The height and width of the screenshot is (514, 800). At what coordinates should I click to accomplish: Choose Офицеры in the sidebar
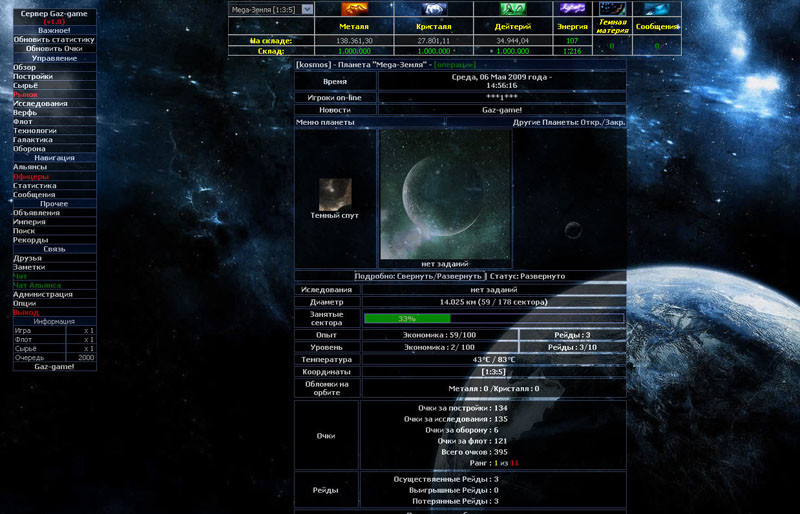[x=31, y=176]
